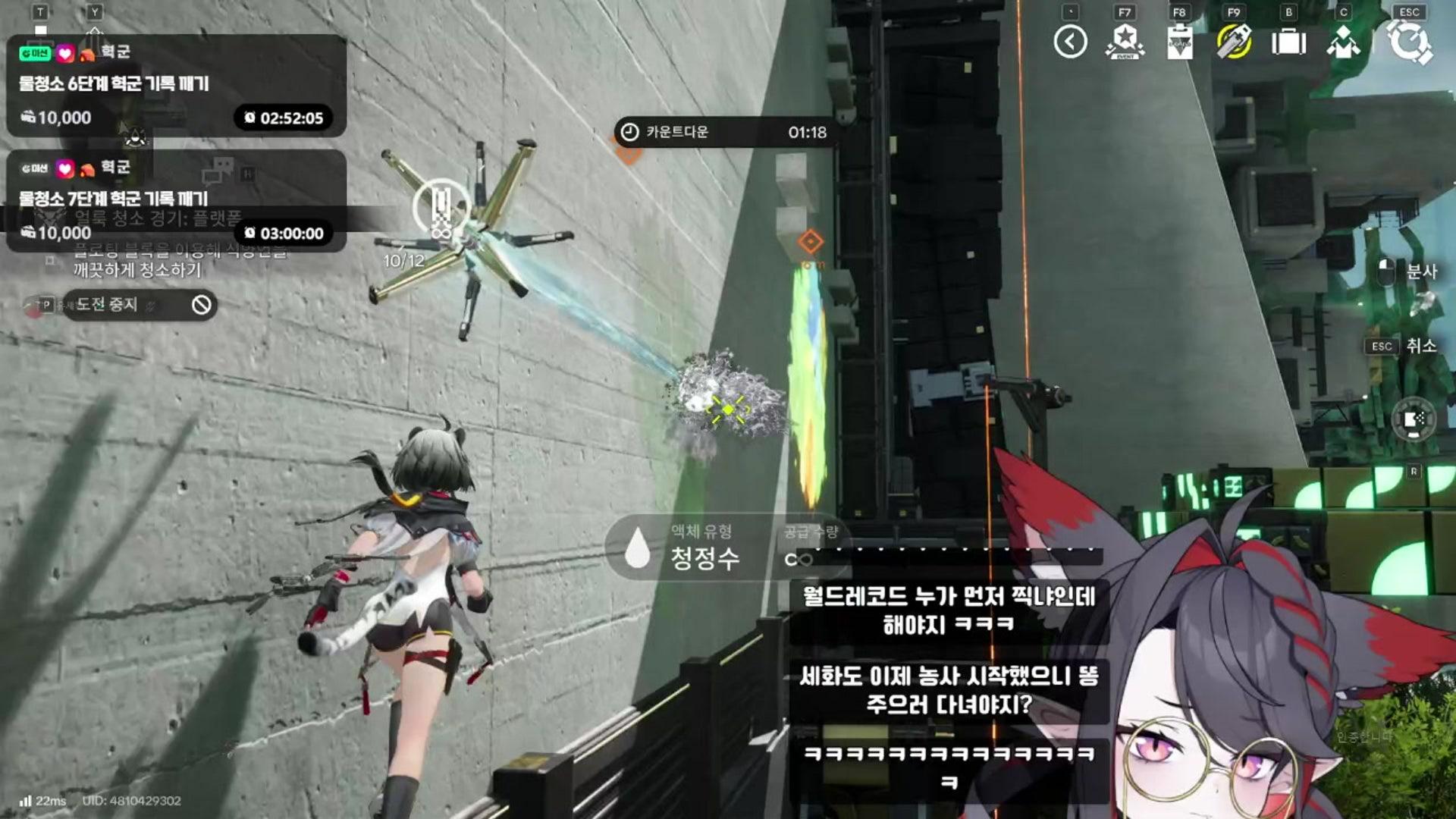Click the R keybind icon on the right edge
This screenshot has width=1456, height=819.
click(x=1414, y=472)
